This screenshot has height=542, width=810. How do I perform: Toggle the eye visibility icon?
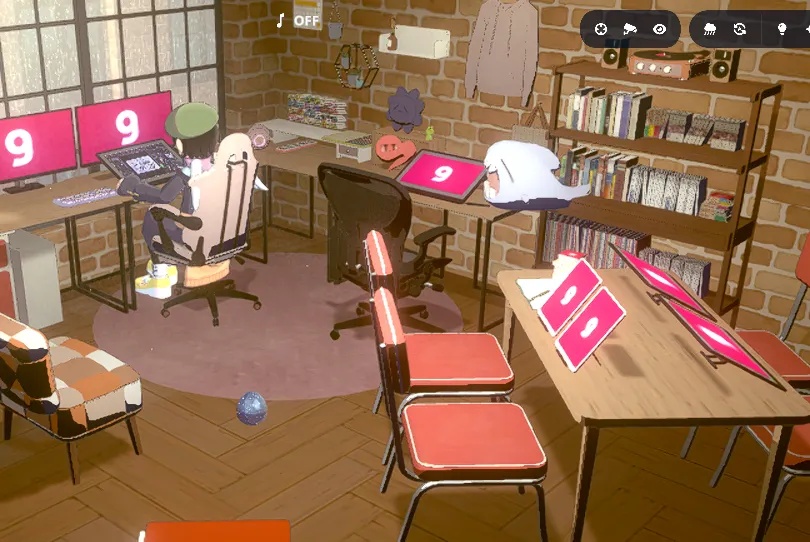coord(660,30)
